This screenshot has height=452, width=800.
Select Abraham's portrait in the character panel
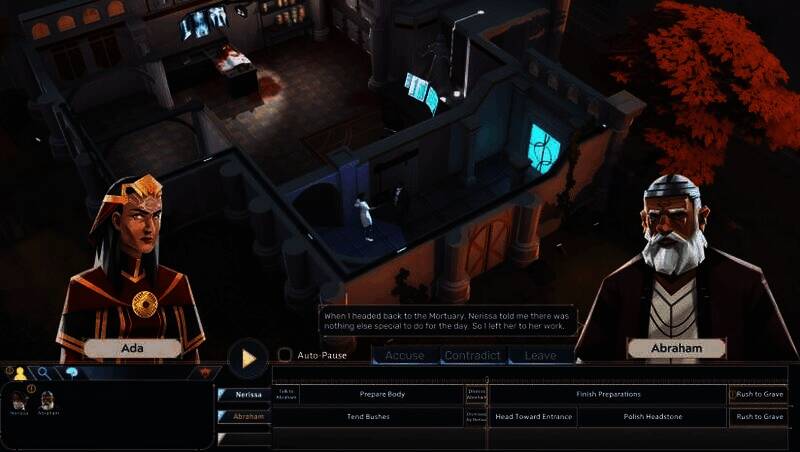pyautogui.click(x=47, y=401)
